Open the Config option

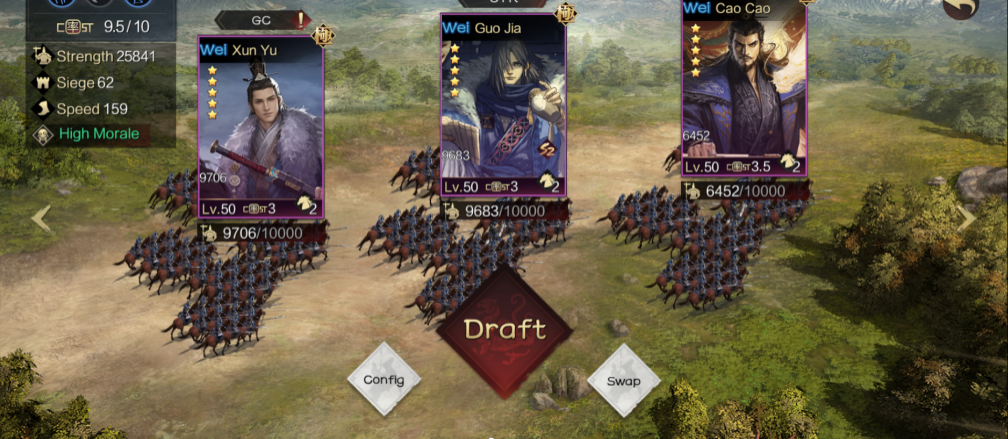click(x=384, y=380)
